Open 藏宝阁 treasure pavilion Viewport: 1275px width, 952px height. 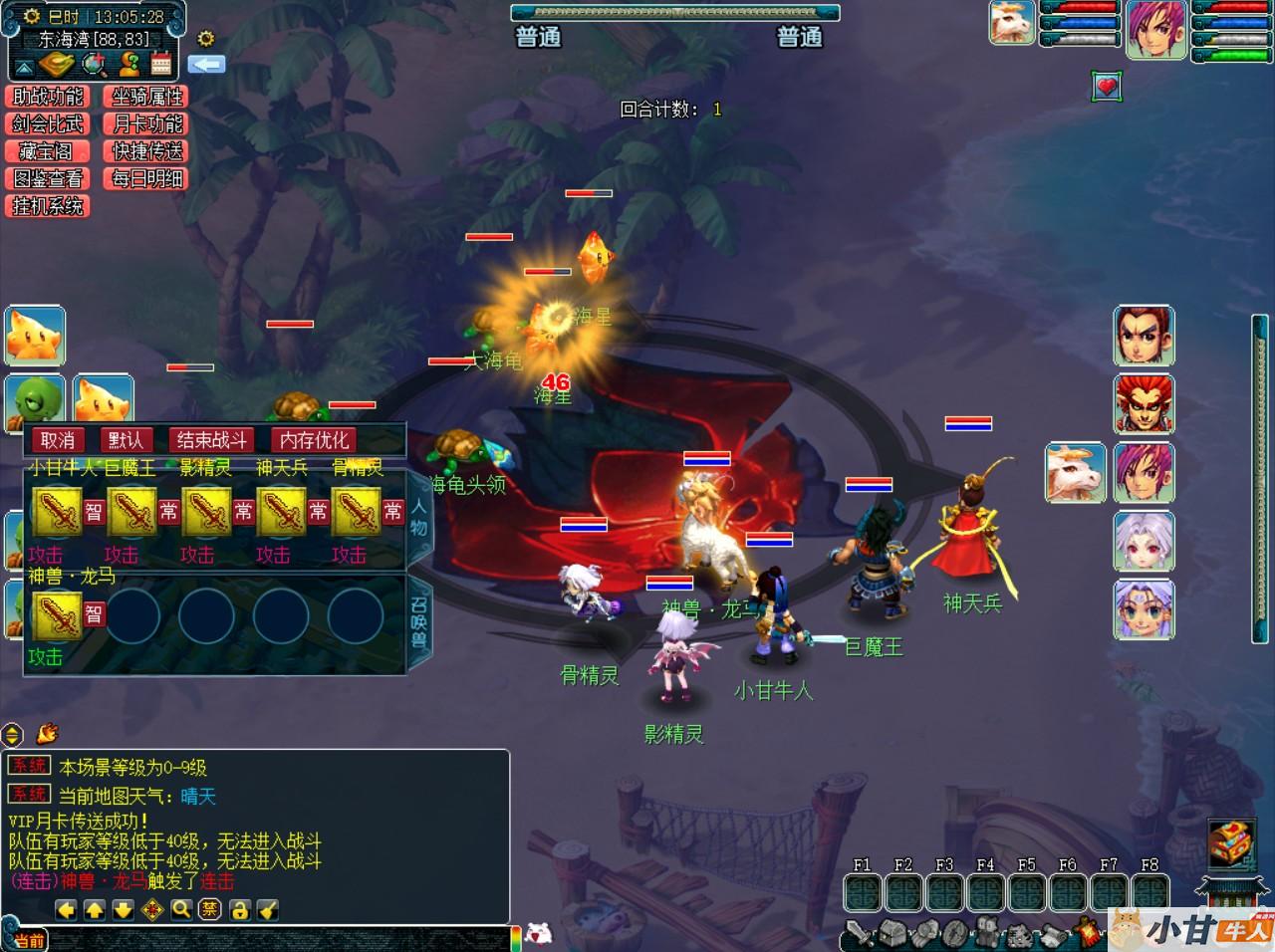click(x=48, y=151)
